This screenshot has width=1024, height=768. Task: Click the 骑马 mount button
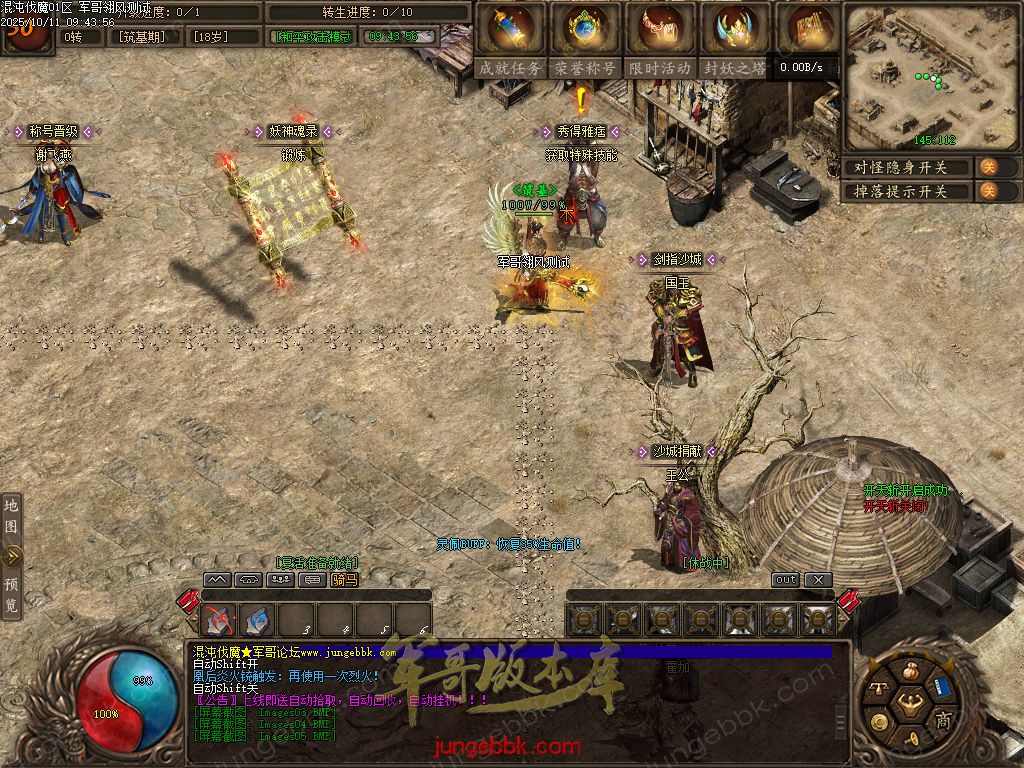click(x=344, y=580)
